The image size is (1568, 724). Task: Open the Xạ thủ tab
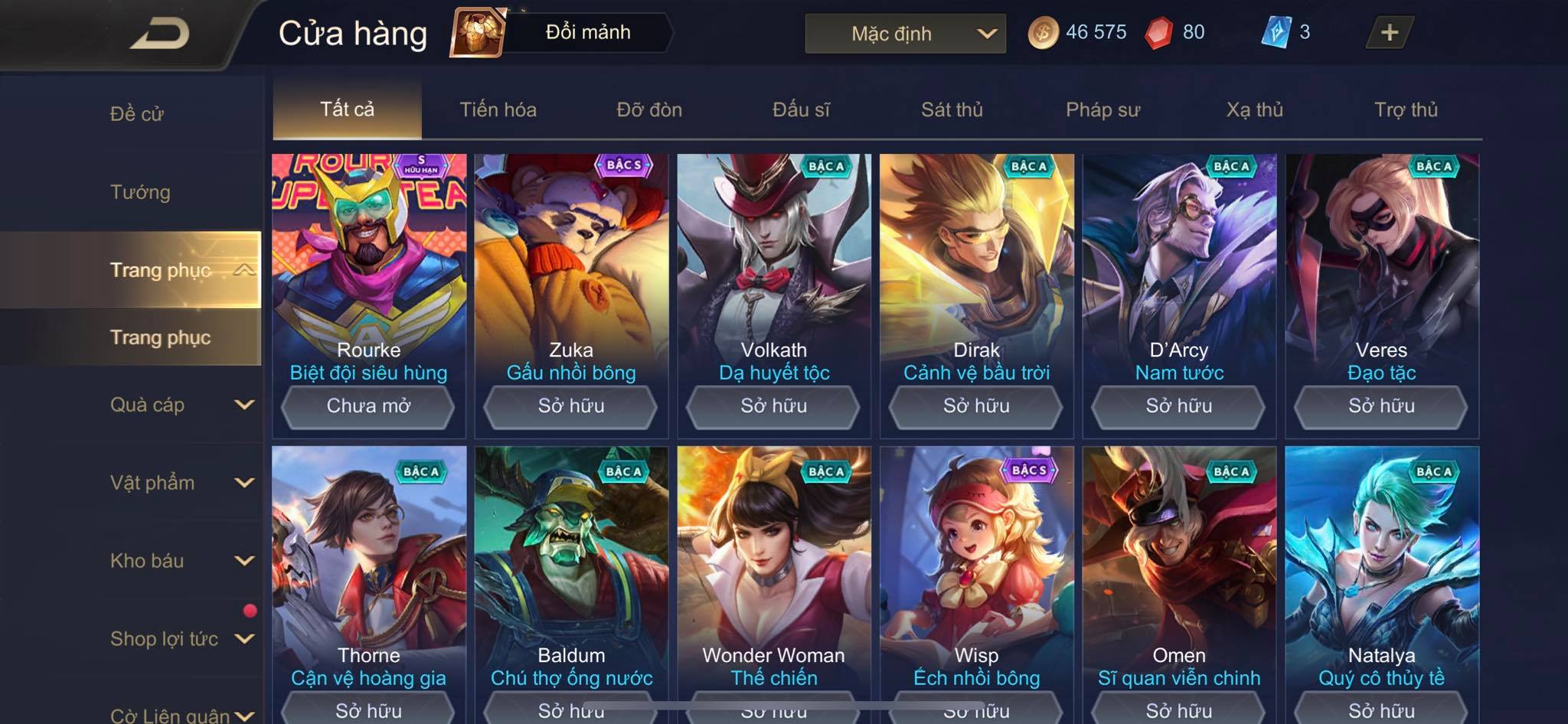1254,109
